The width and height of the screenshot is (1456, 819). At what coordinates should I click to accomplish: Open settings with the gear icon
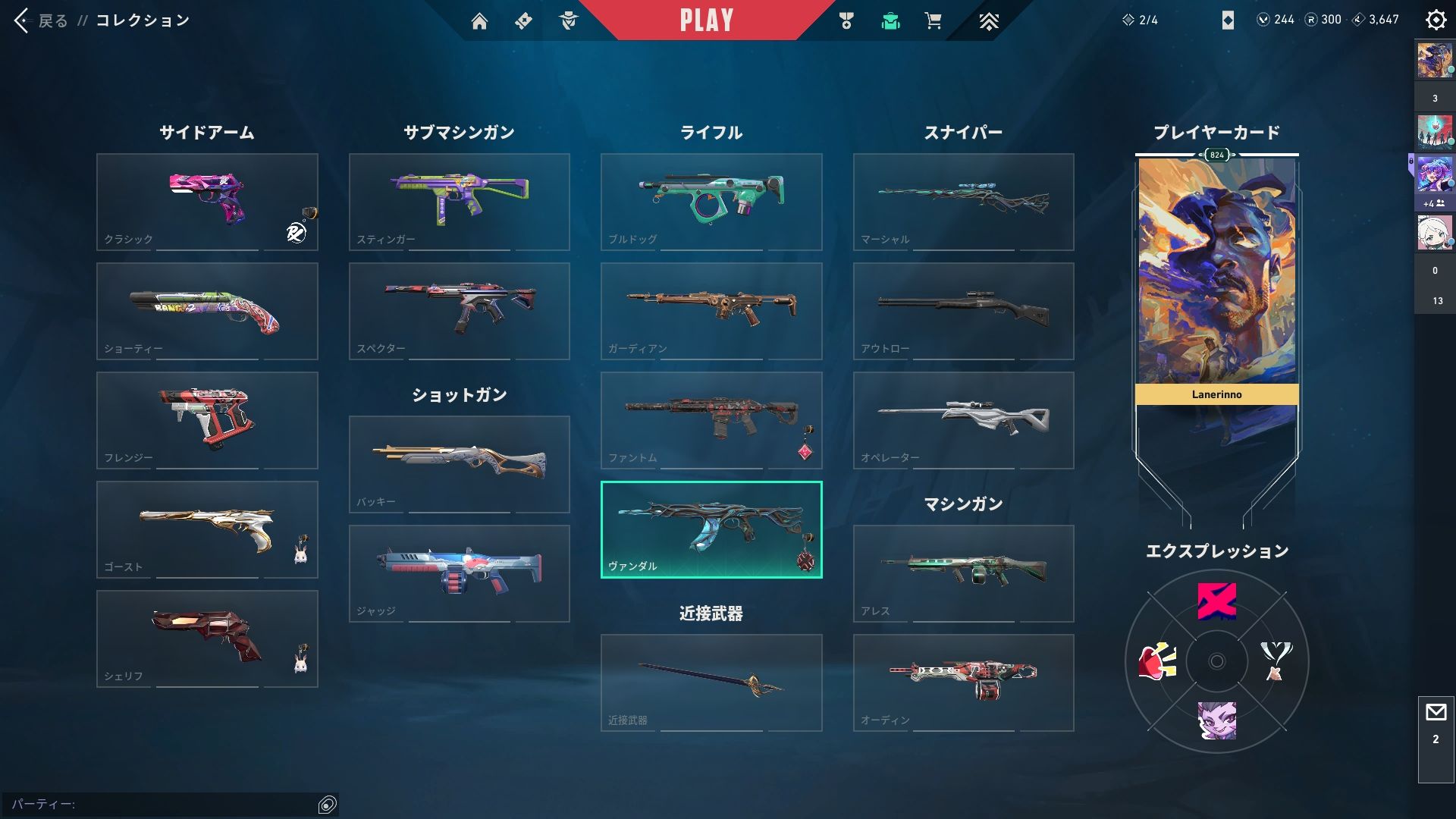1436,20
